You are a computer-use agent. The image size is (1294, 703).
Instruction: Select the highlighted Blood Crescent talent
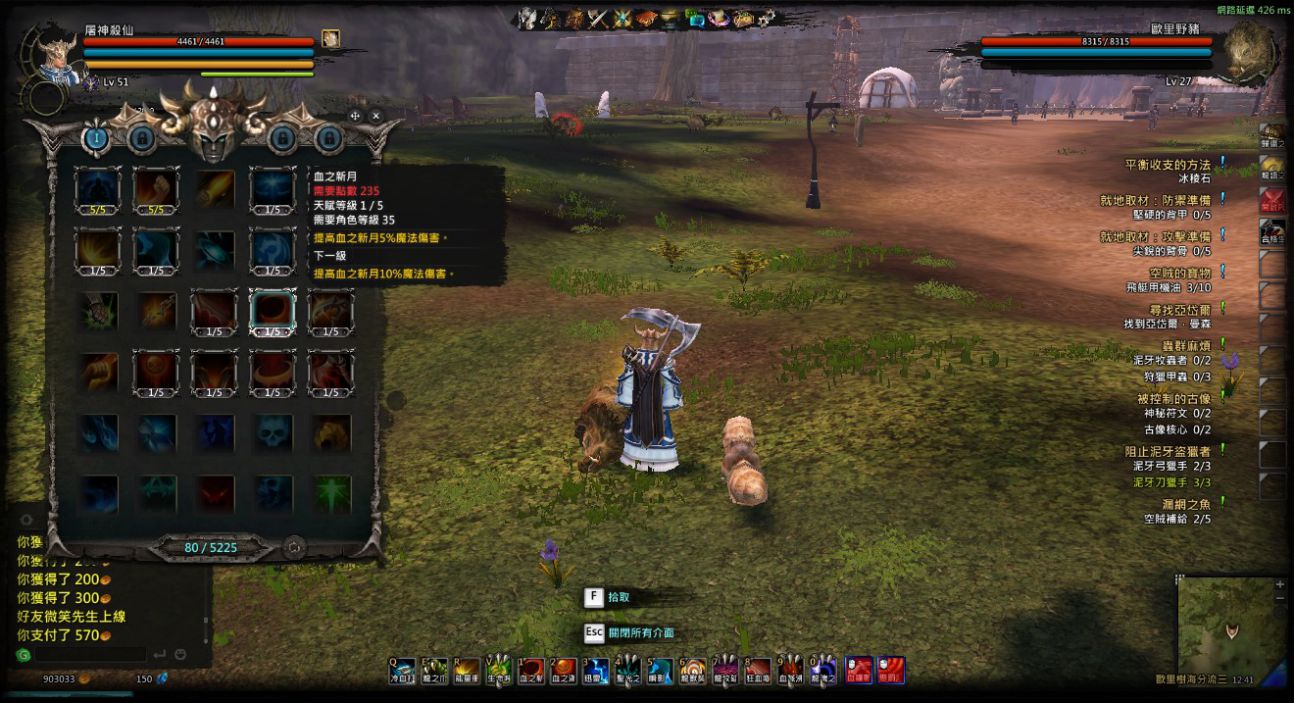272,311
